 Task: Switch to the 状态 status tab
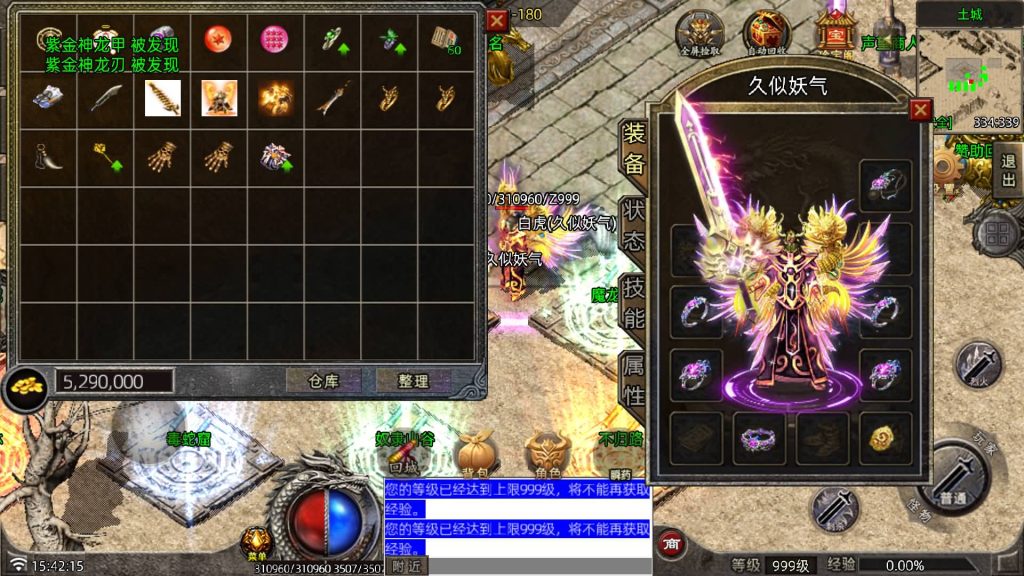634,226
